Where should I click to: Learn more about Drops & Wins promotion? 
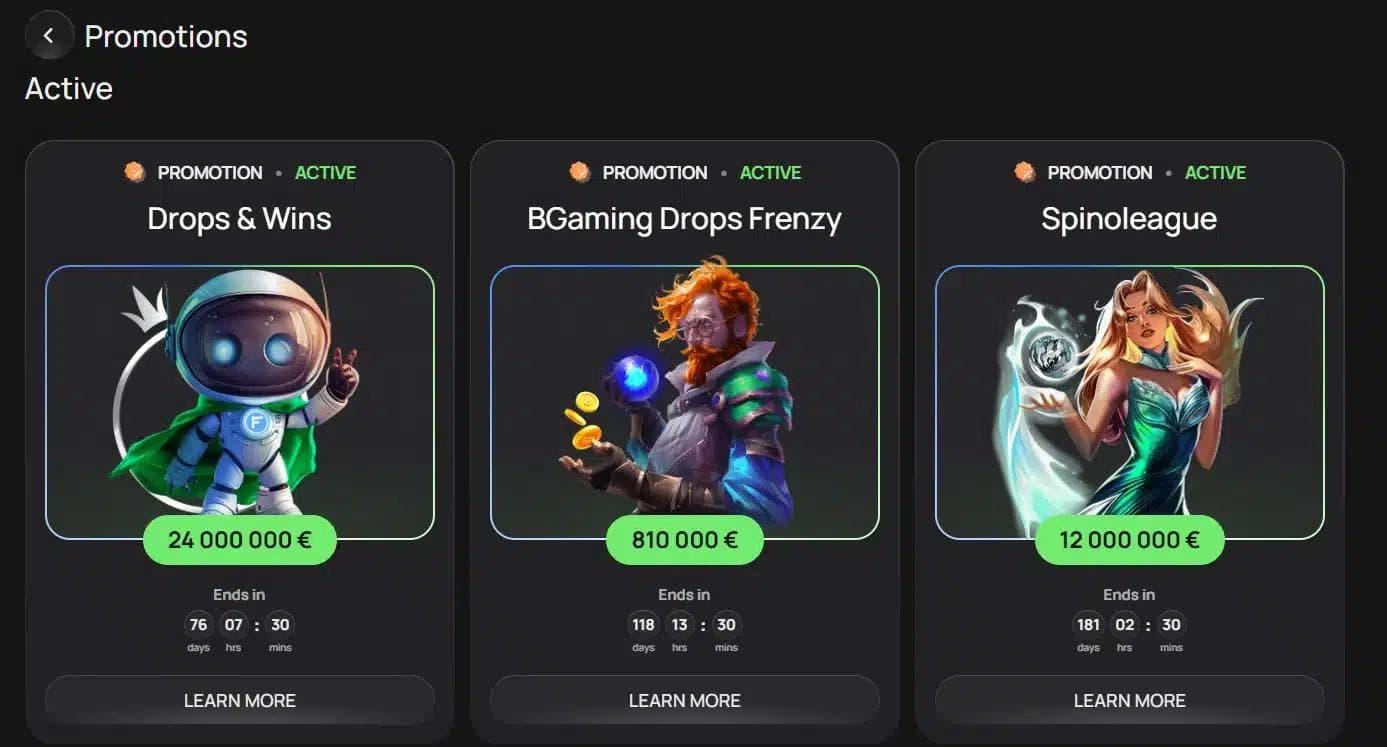click(x=240, y=700)
